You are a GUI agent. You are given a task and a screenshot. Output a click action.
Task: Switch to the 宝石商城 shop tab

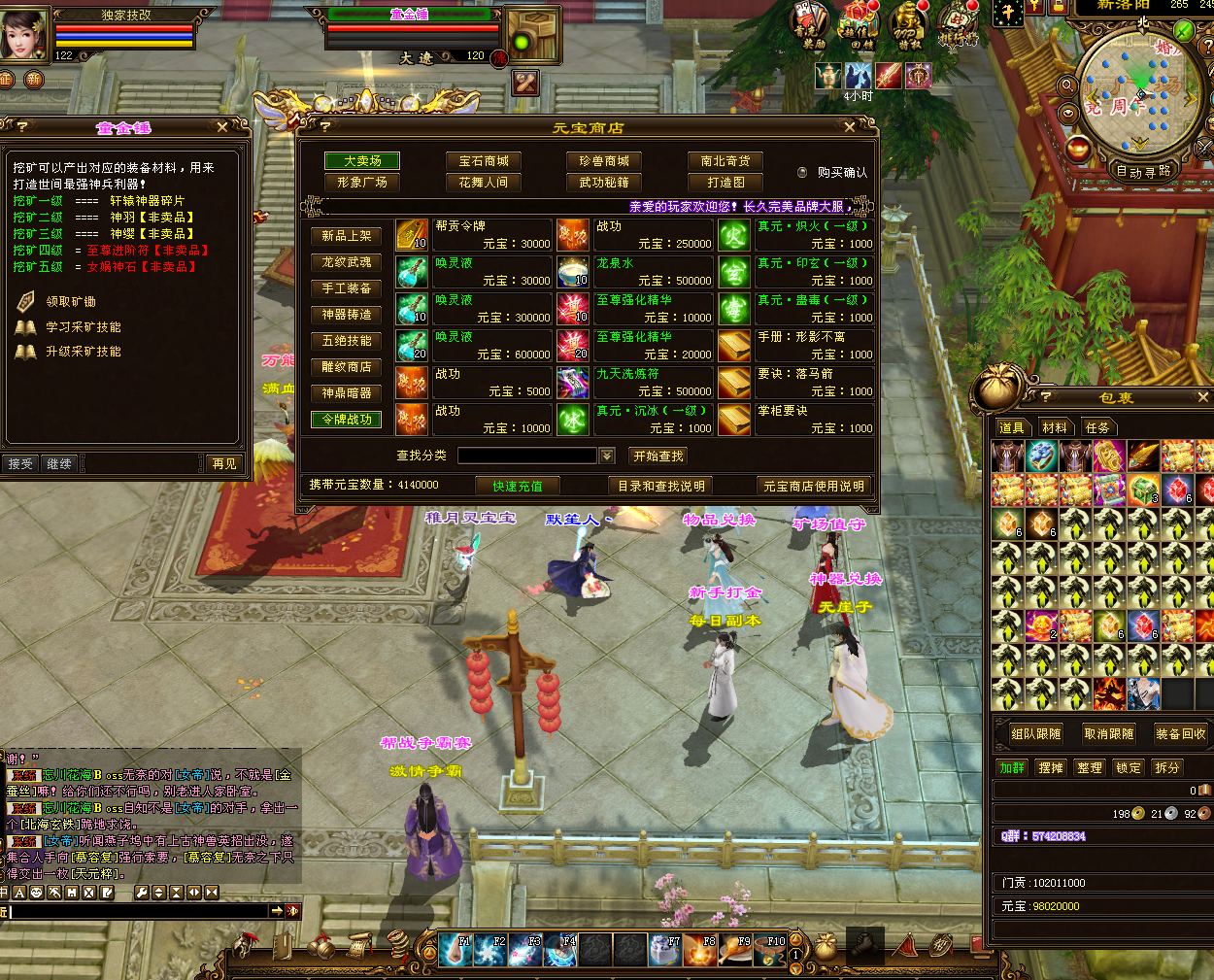tap(484, 161)
